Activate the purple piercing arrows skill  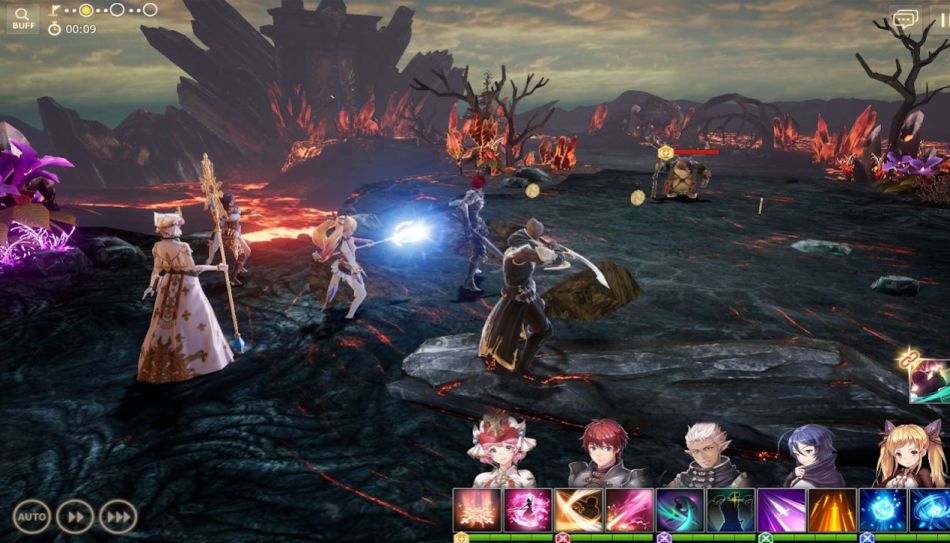[782, 510]
